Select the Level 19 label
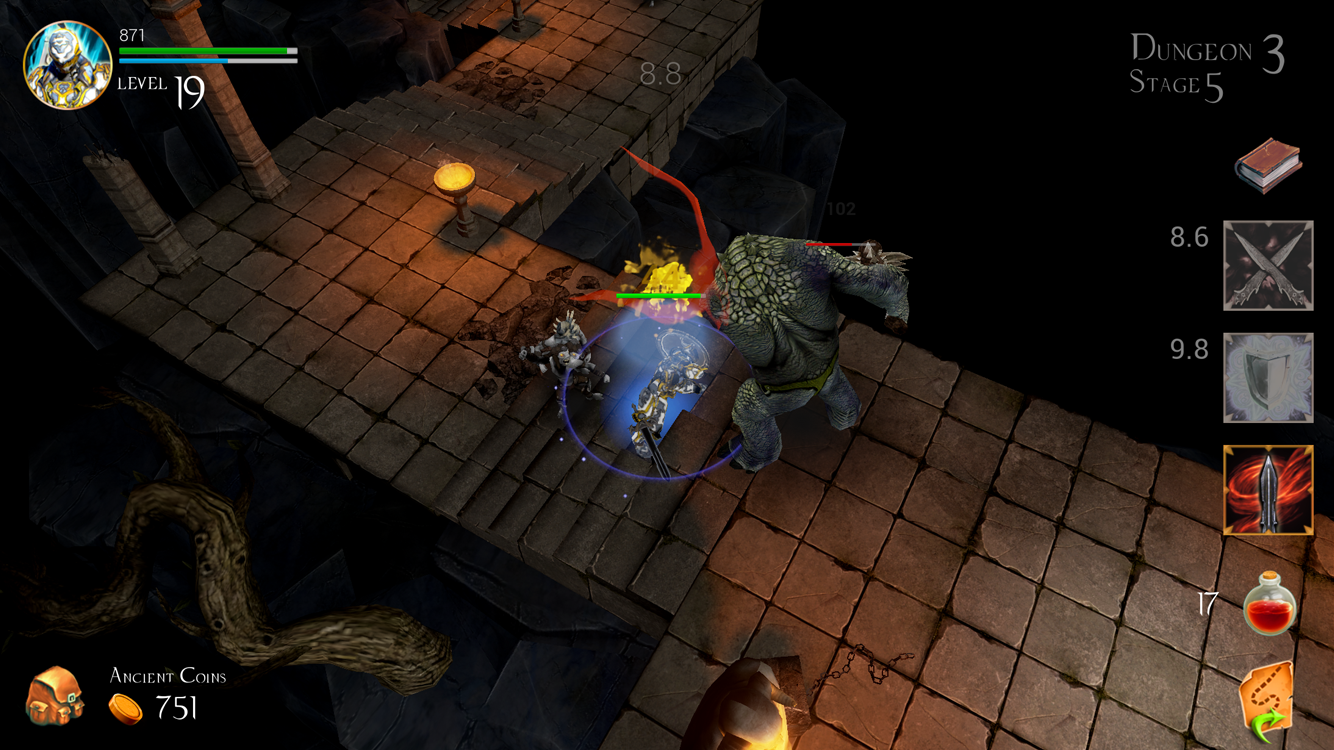The image size is (1334, 750). [x=160, y=86]
